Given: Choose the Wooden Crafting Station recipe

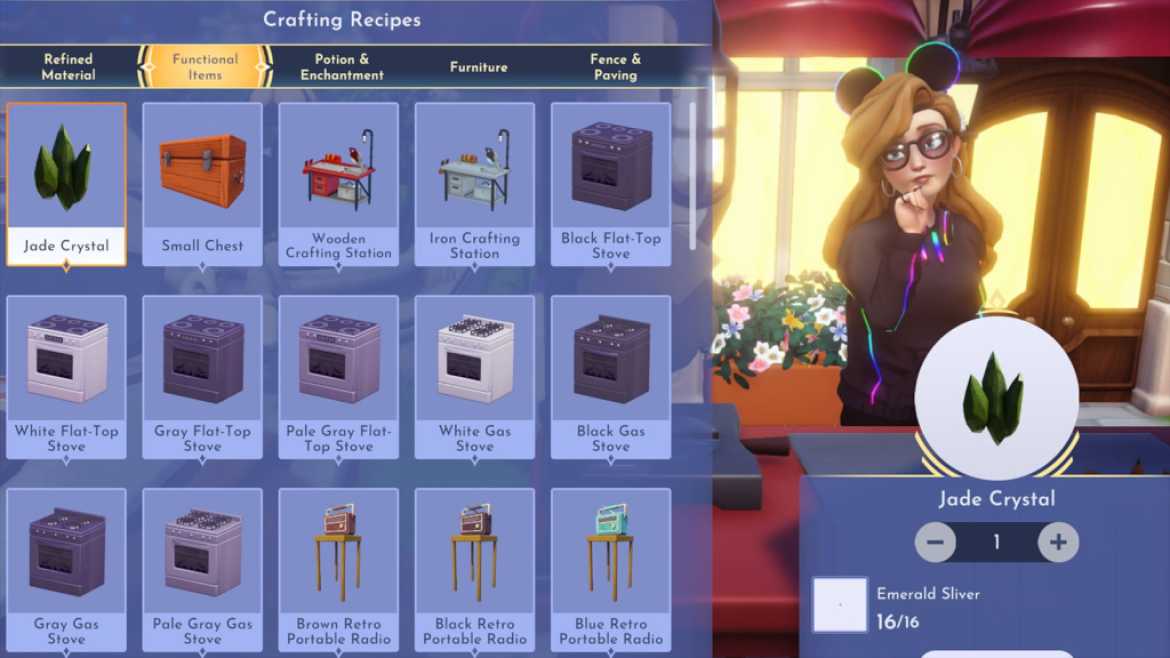Looking at the screenshot, I should click(x=339, y=184).
